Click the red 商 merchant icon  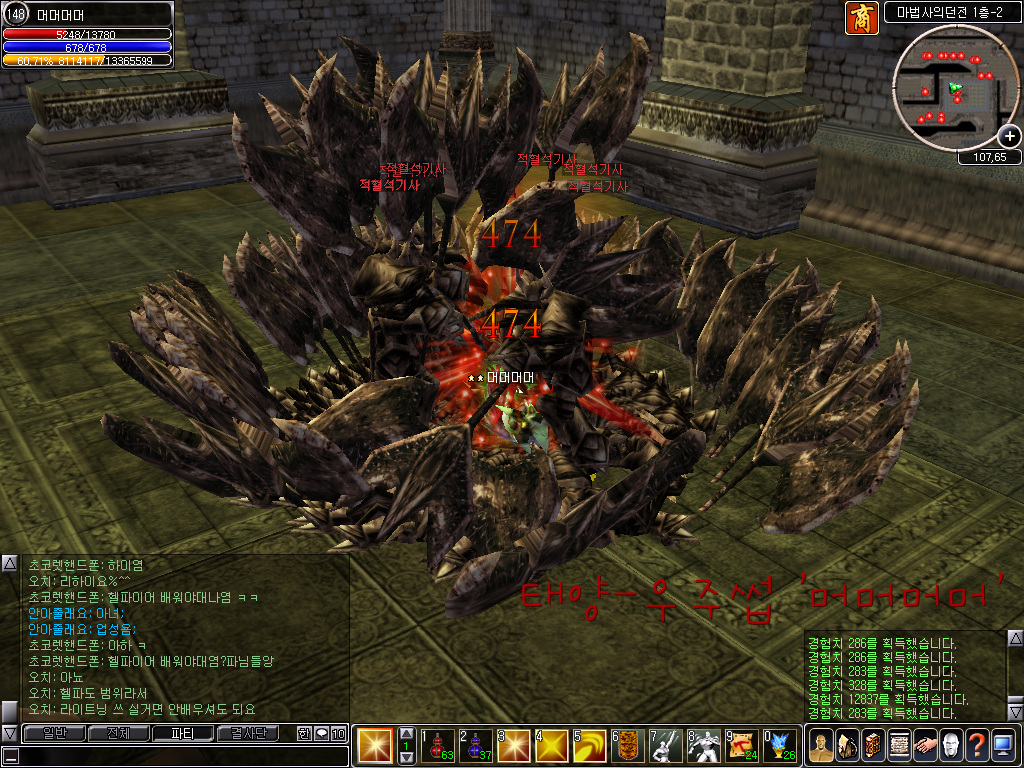point(861,18)
